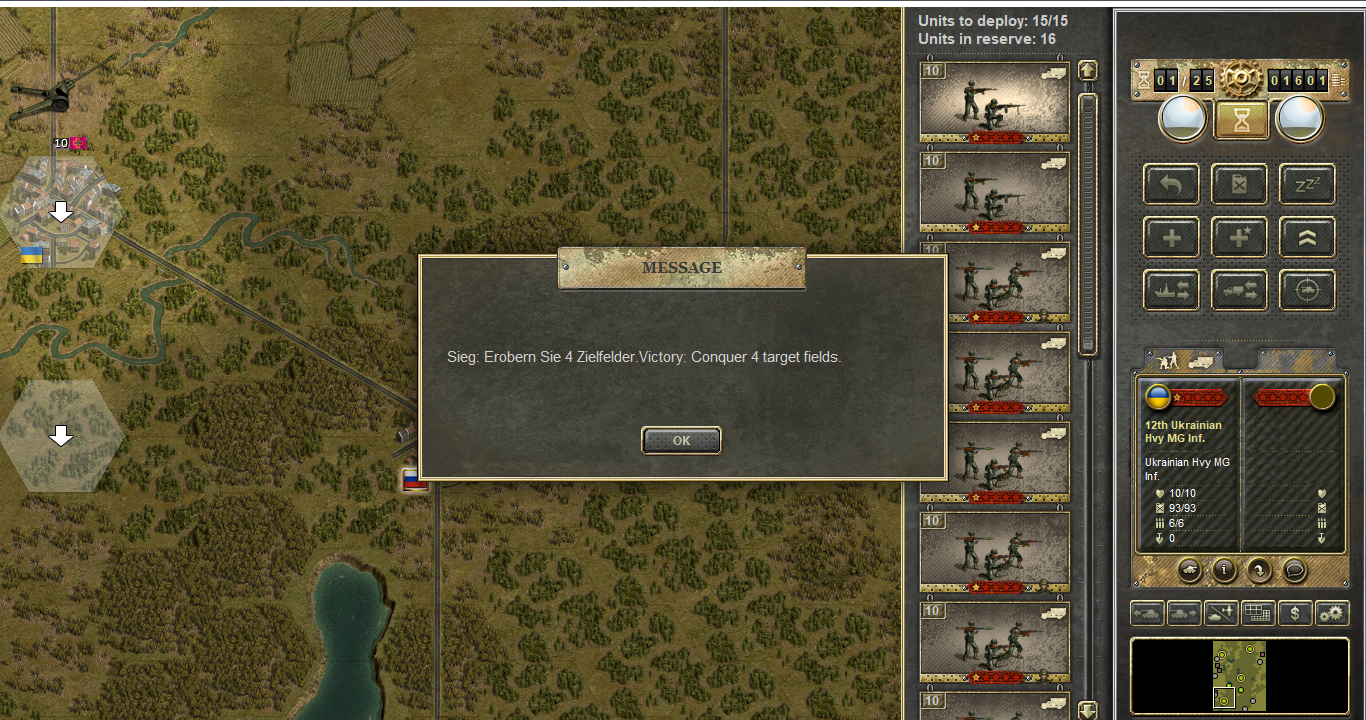Open the unit info round button
Image resolution: width=1366 pixels, height=720 pixels.
tap(1224, 570)
